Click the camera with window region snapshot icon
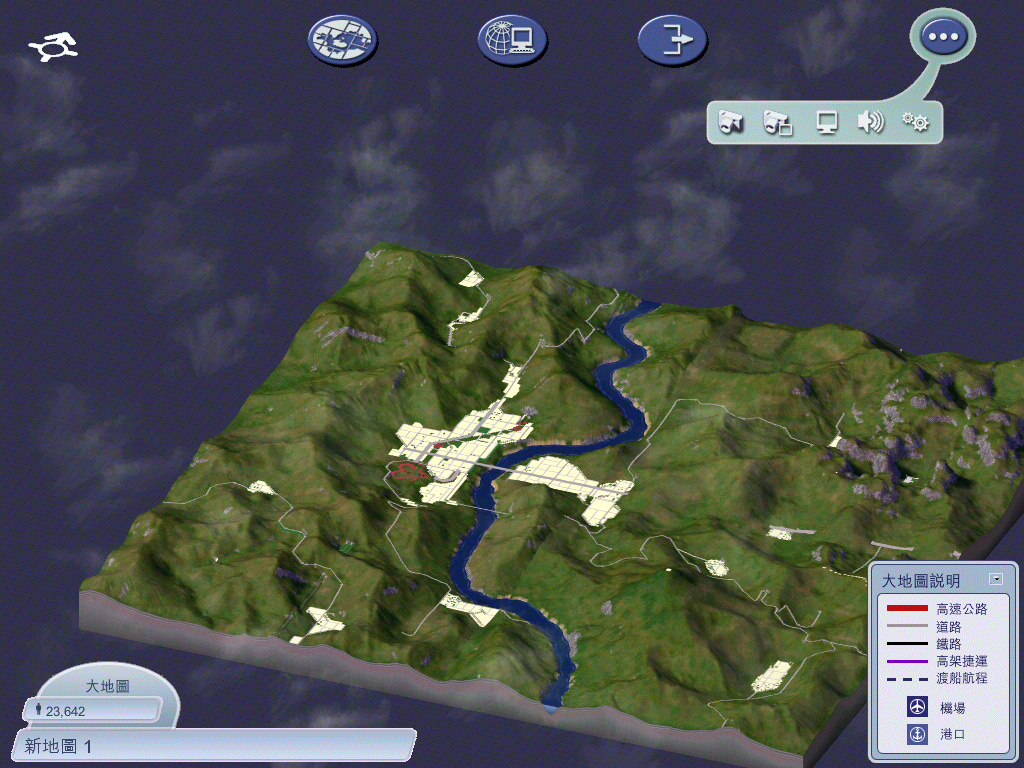Viewport: 1024px width, 768px height. point(778,122)
